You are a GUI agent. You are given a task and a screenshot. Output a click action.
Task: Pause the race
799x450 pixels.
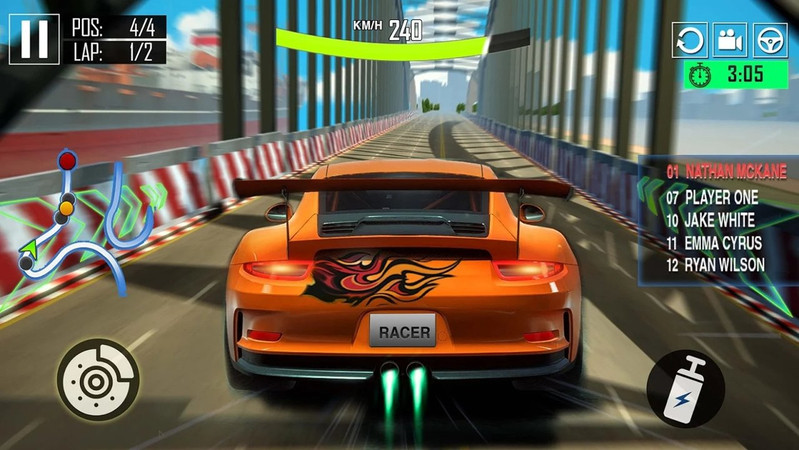tap(34, 39)
